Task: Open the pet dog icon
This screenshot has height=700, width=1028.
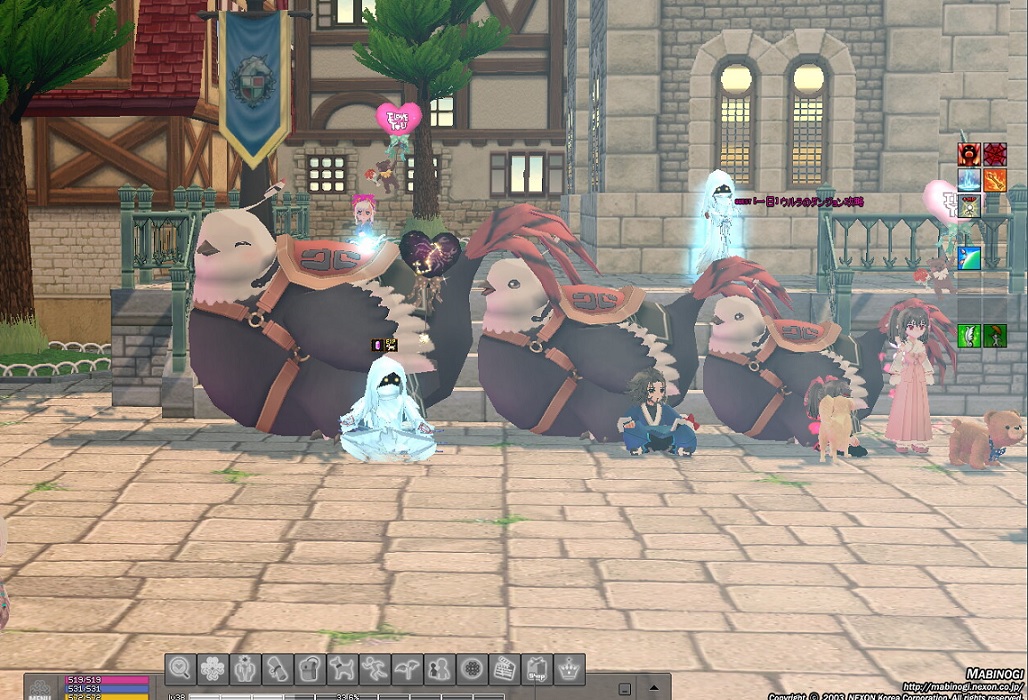Action: pyautogui.click(x=341, y=667)
